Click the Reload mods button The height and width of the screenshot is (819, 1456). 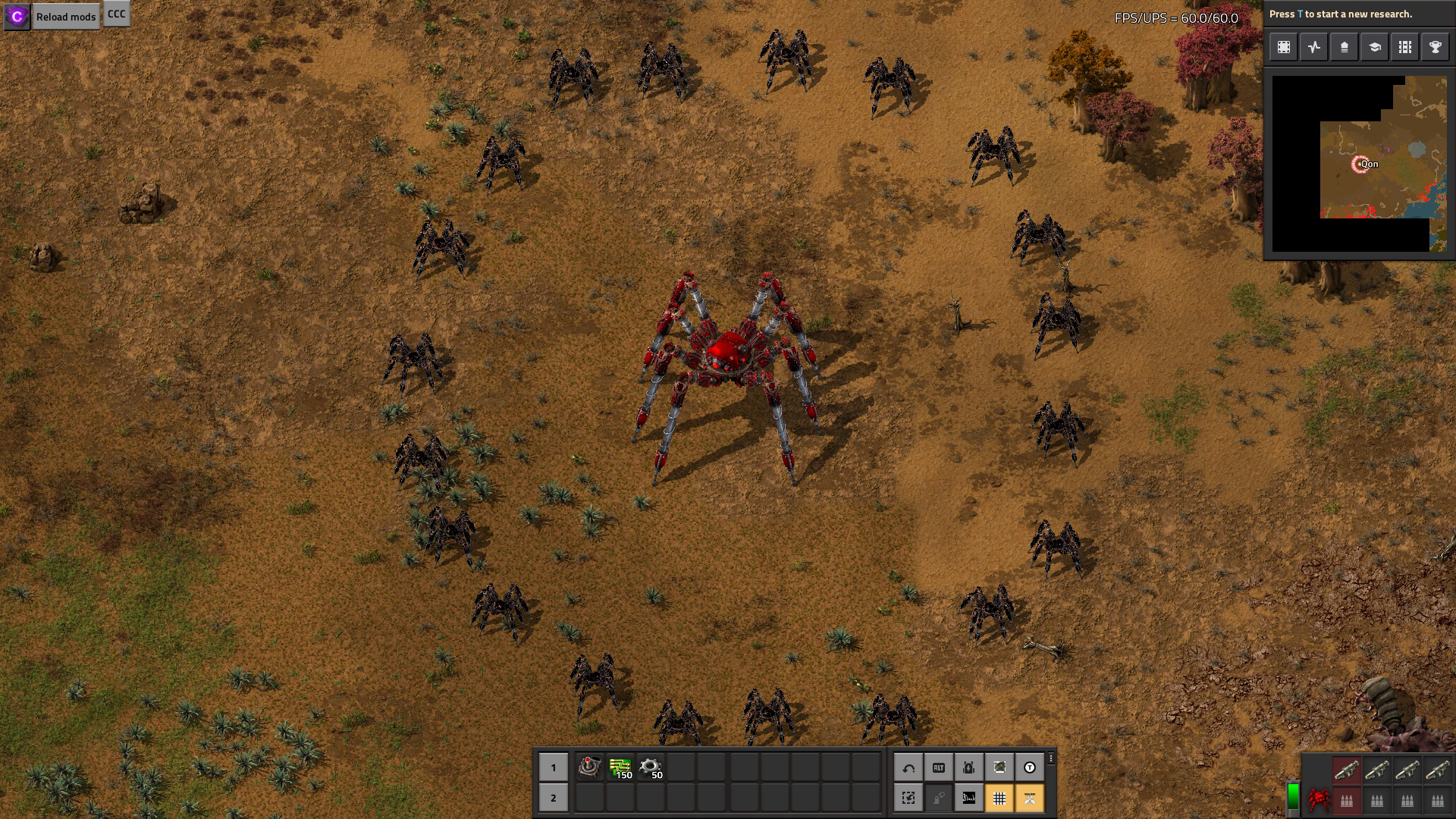66,17
